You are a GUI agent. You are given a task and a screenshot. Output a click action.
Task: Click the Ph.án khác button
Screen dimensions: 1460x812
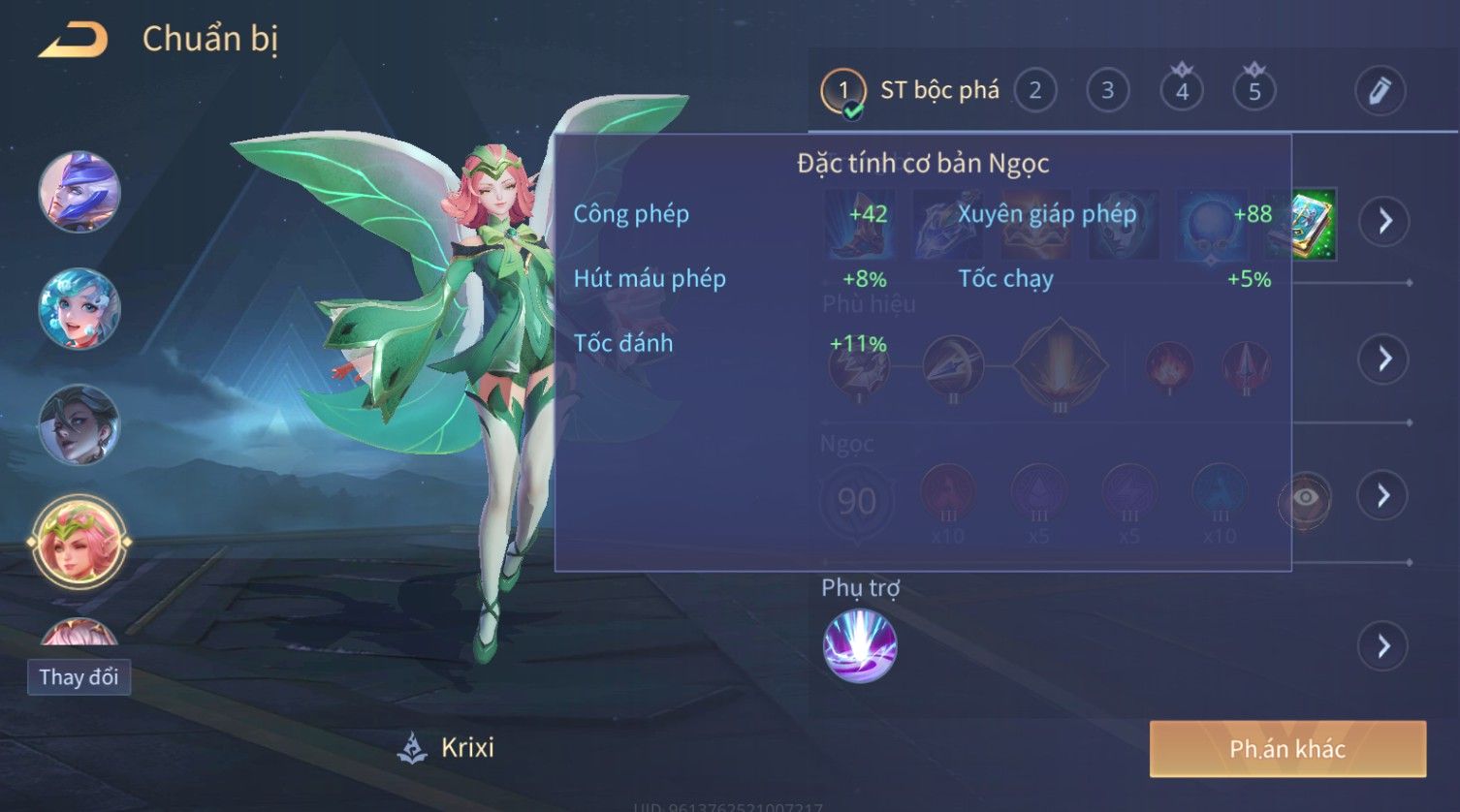pyautogui.click(x=1287, y=749)
